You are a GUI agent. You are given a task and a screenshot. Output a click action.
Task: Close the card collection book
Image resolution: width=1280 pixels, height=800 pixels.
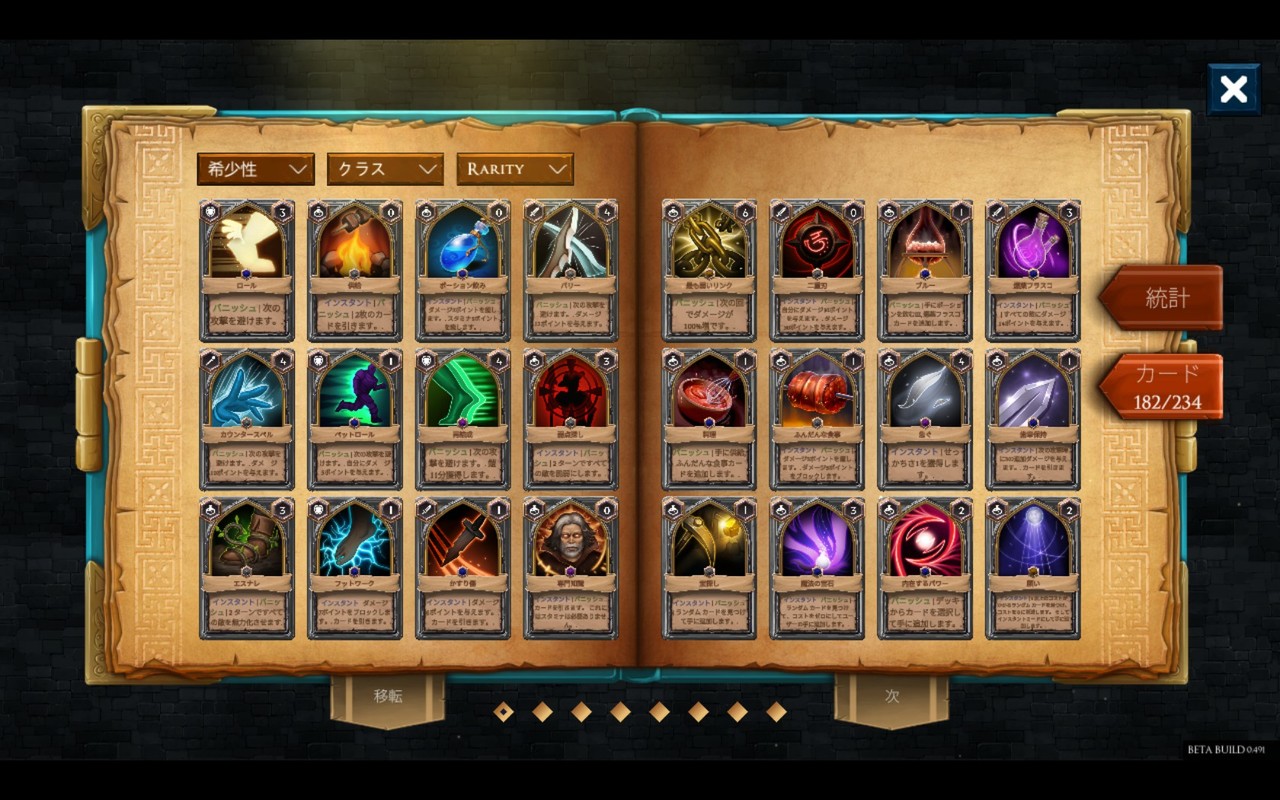point(1233,90)
